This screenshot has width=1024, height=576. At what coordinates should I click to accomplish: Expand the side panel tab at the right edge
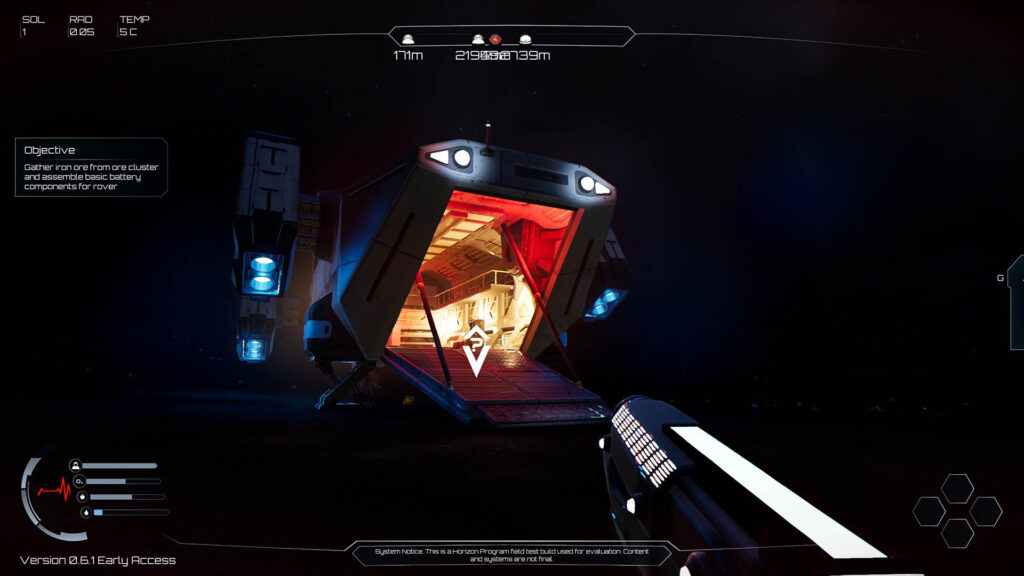[x=1016, y=302]
